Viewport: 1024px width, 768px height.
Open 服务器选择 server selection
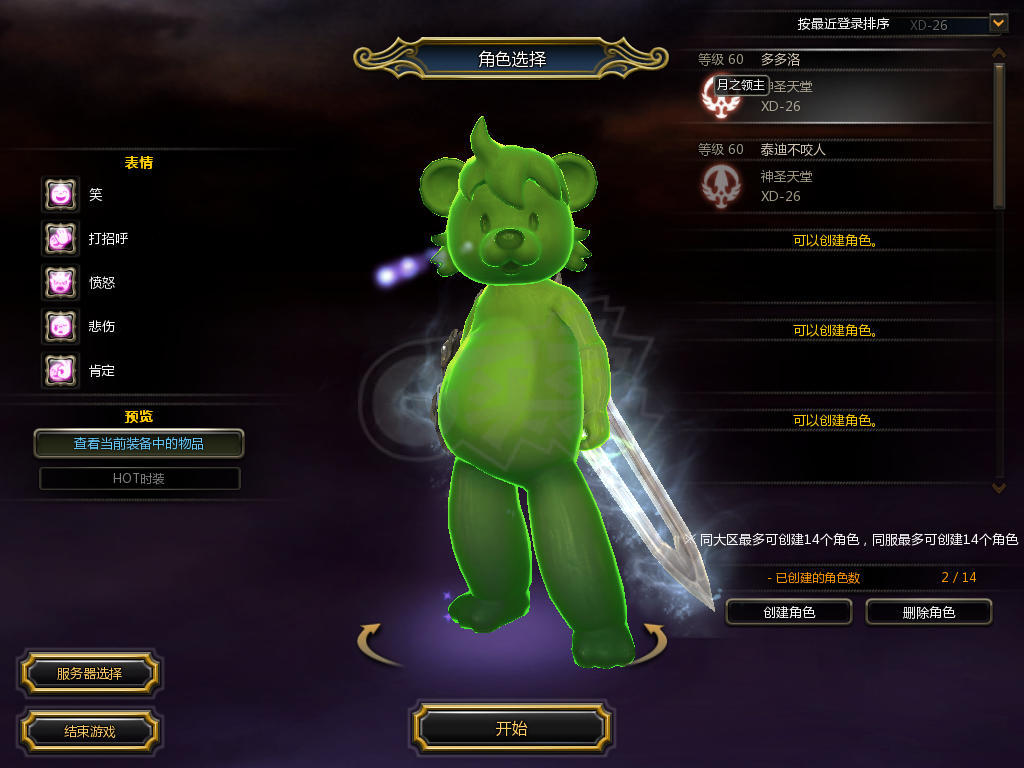[89, 674]
